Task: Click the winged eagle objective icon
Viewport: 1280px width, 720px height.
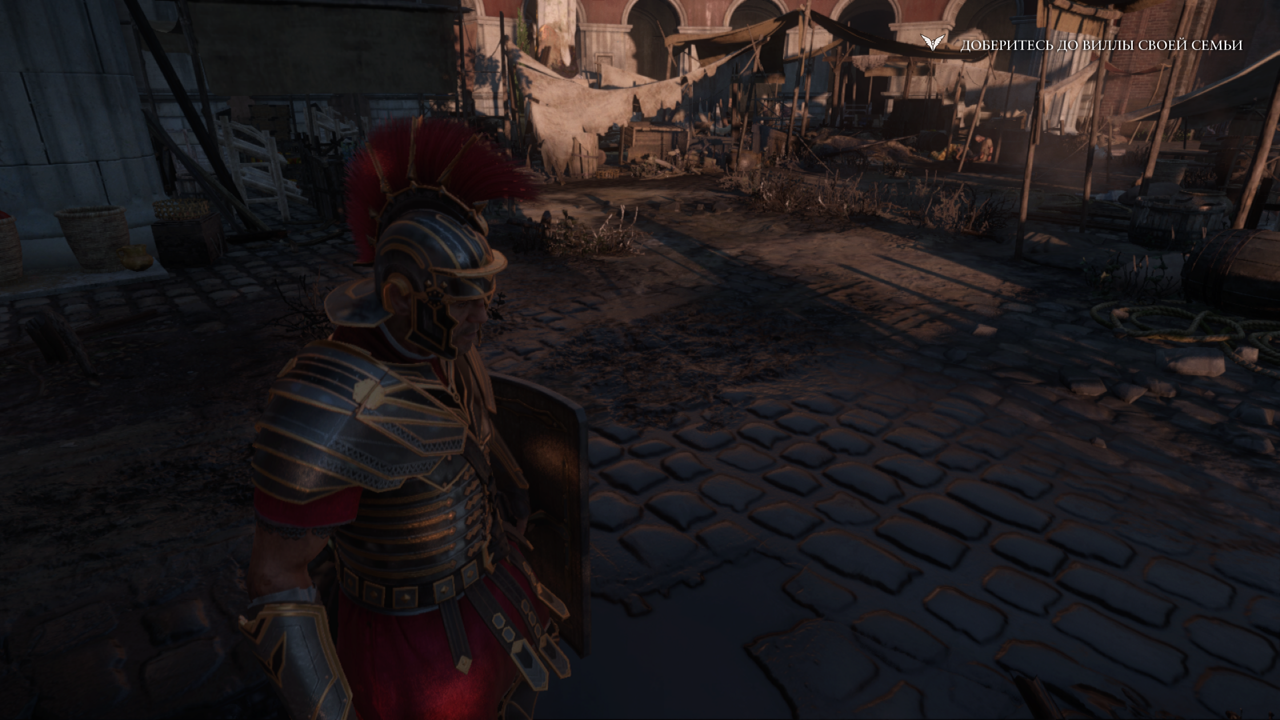Action: click(x=933, y=43)
